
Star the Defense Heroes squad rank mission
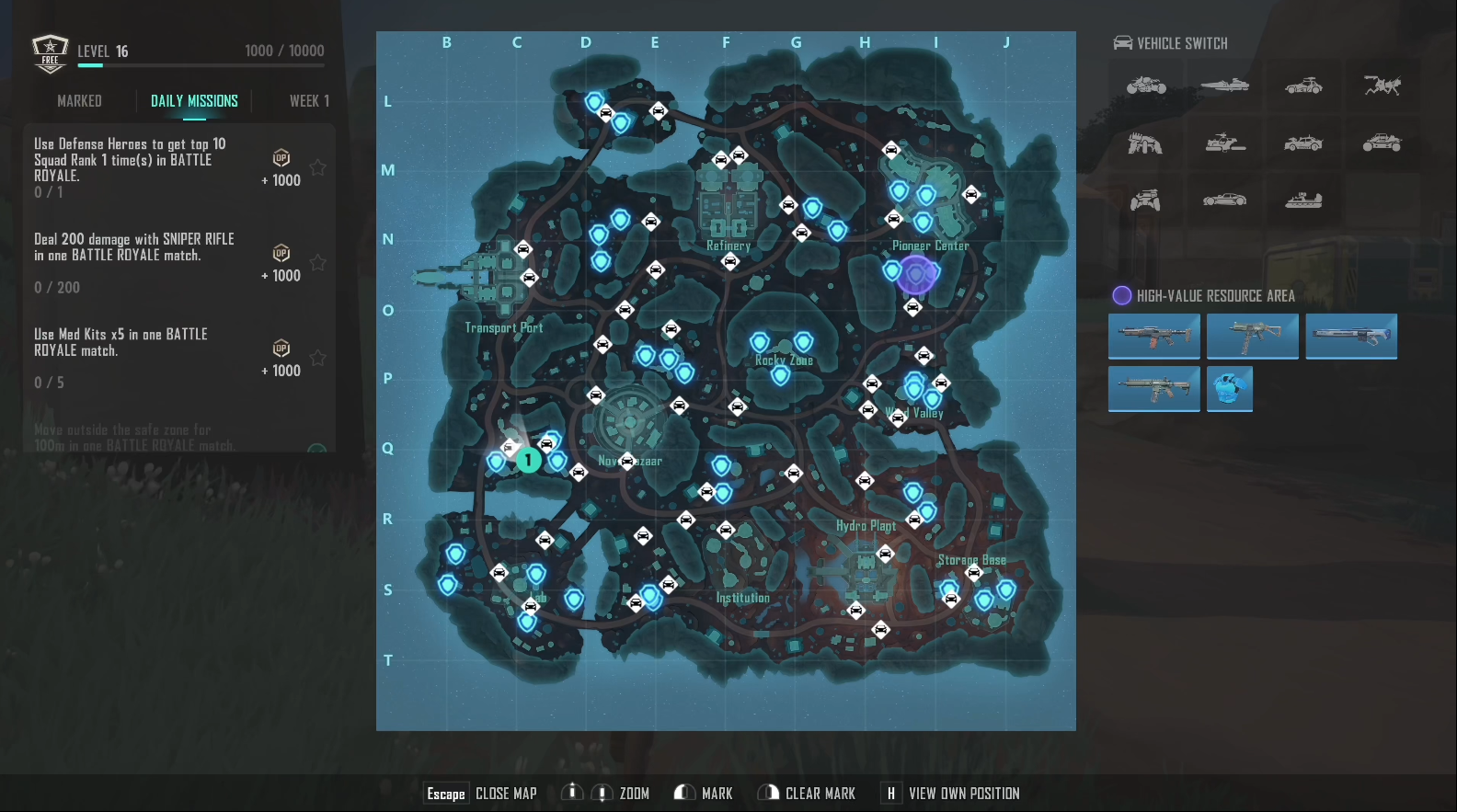(317, 167)
